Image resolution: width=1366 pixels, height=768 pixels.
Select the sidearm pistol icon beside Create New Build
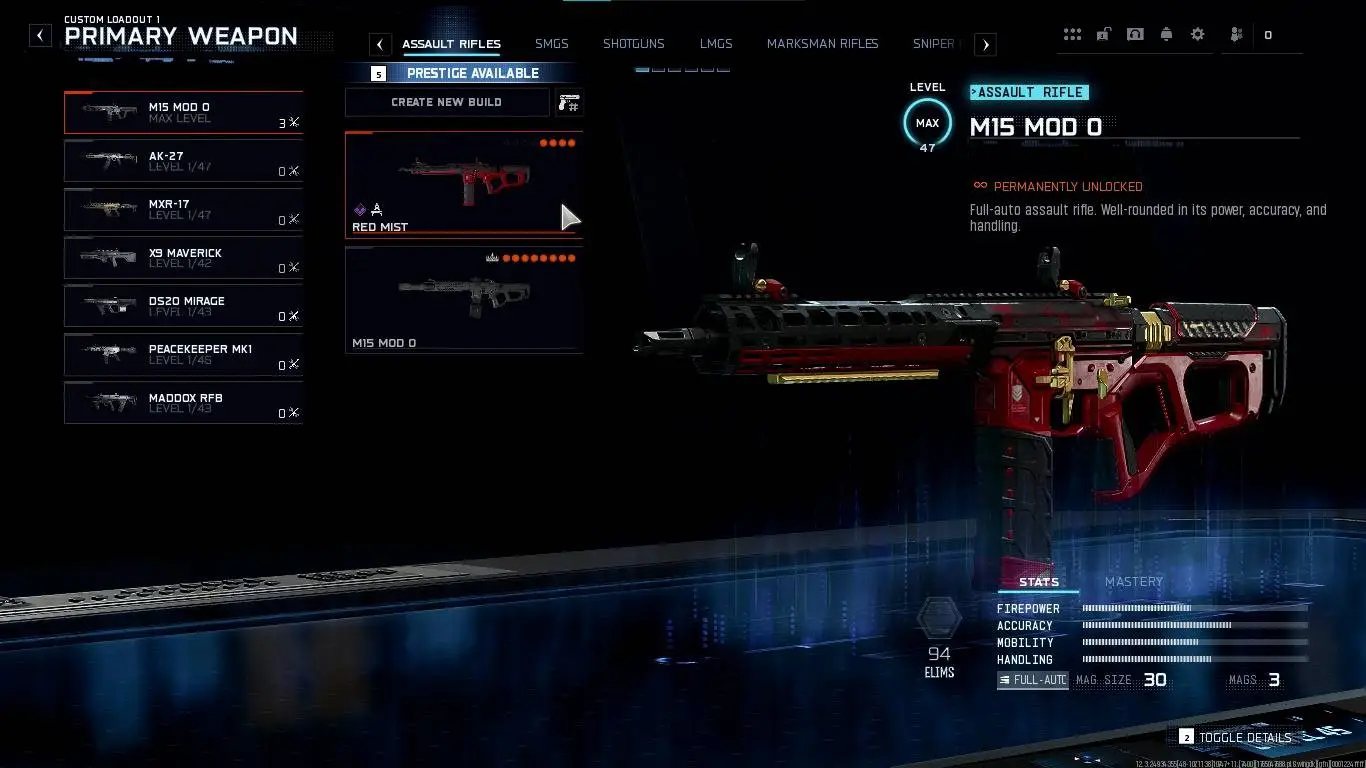pos(569,101)
